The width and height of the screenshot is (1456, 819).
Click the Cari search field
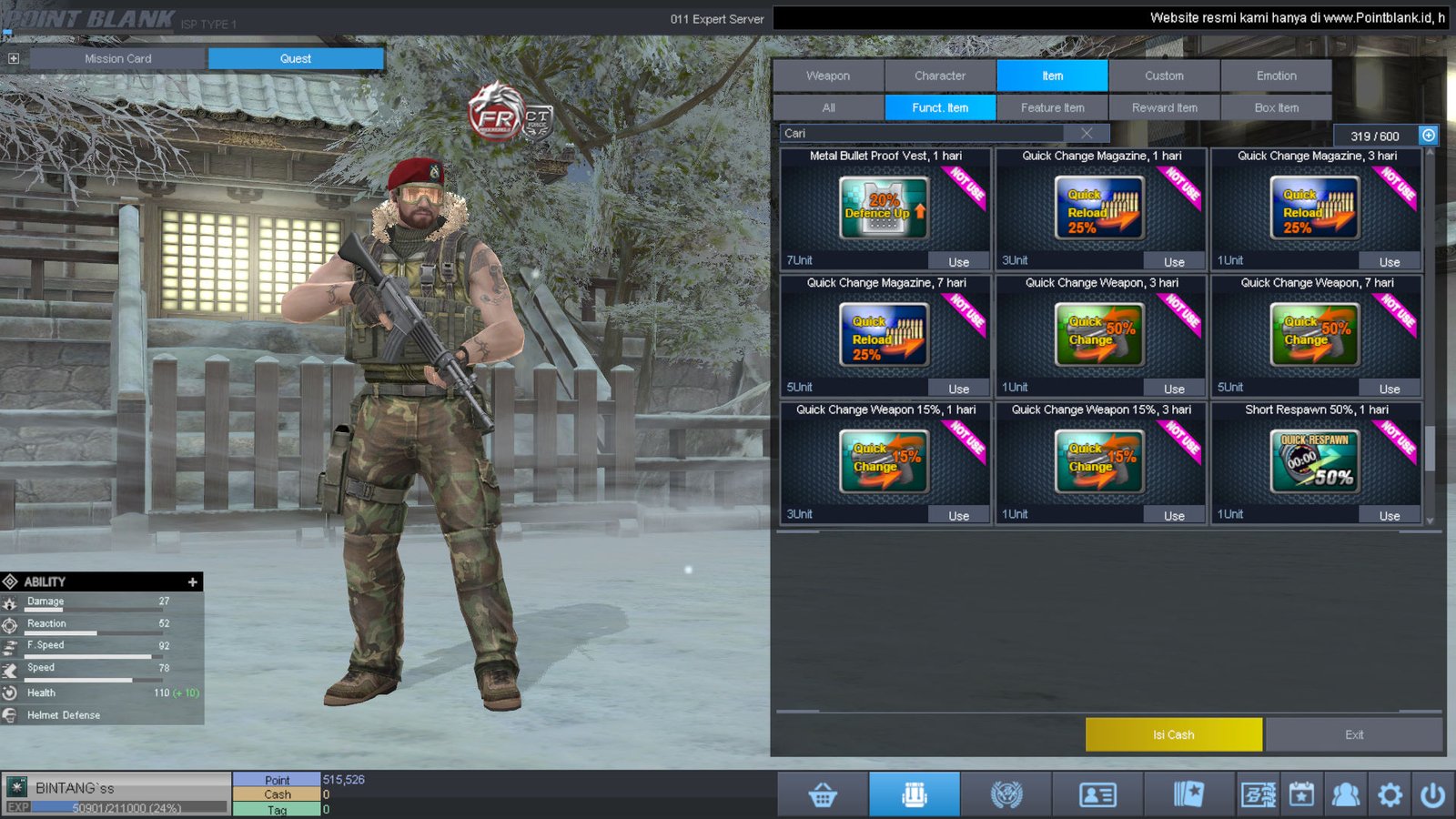919,134
